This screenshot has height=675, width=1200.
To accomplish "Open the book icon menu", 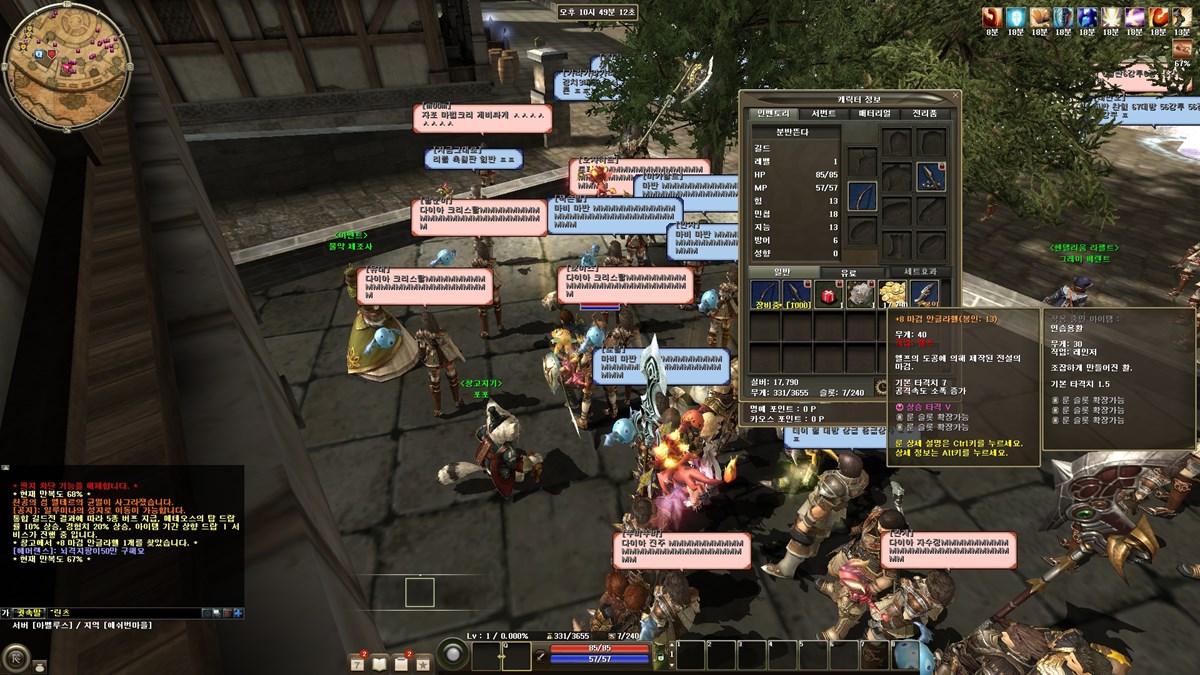I will click(379, 662).
